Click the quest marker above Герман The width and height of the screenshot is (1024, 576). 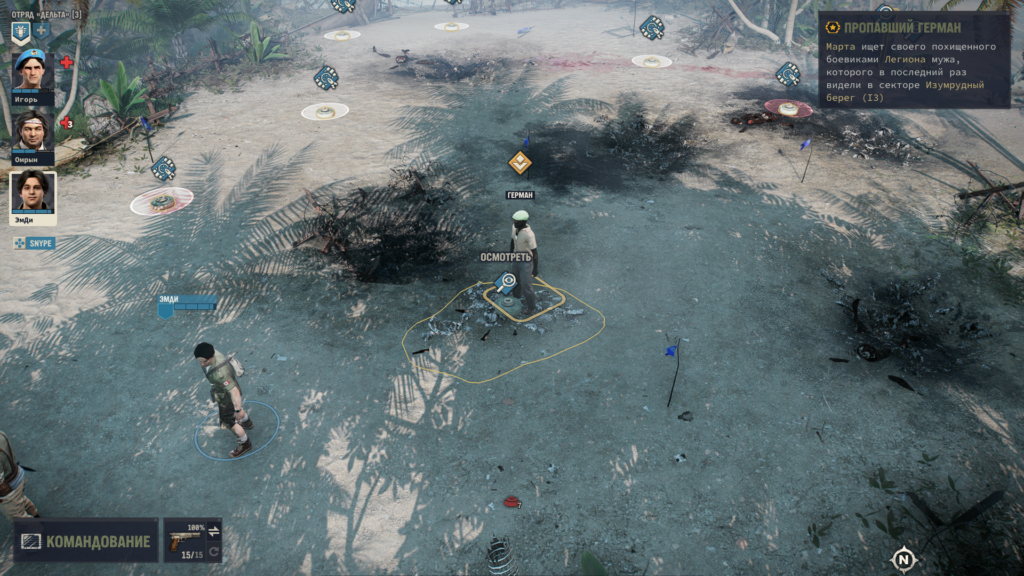(x=519, y=162)
